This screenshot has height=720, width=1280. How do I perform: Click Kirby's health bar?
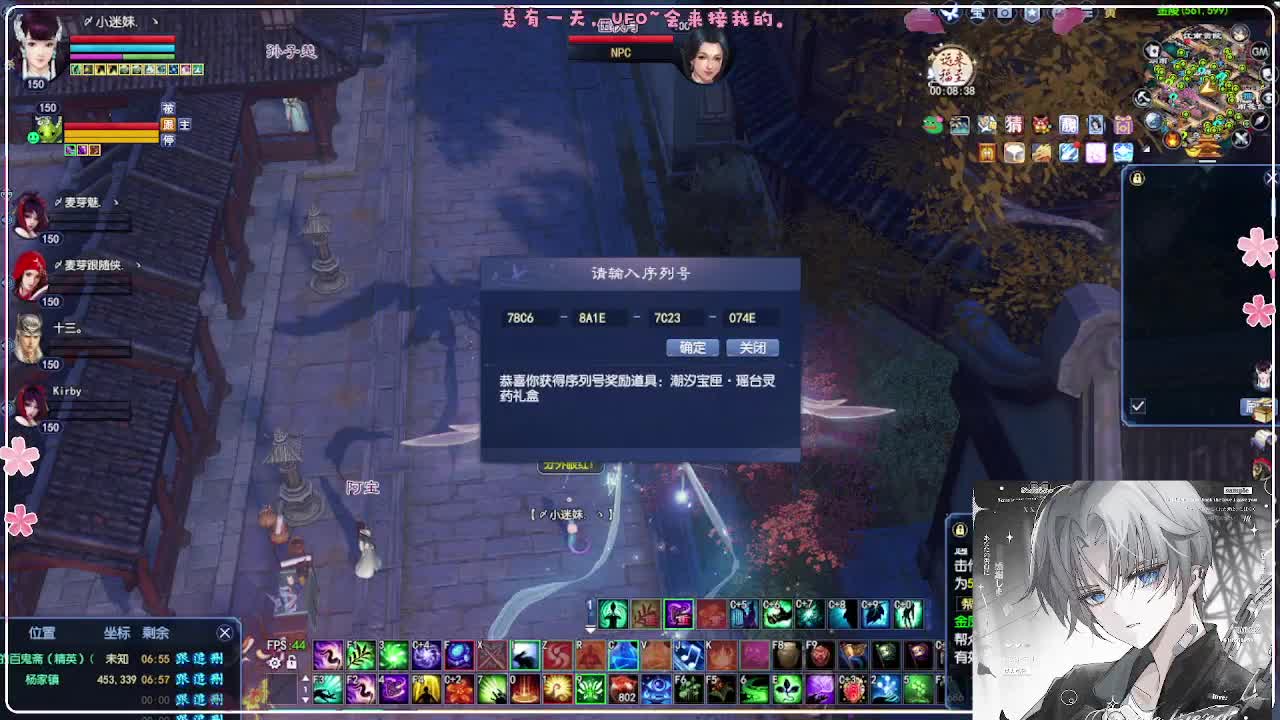(x=88, y=408)
